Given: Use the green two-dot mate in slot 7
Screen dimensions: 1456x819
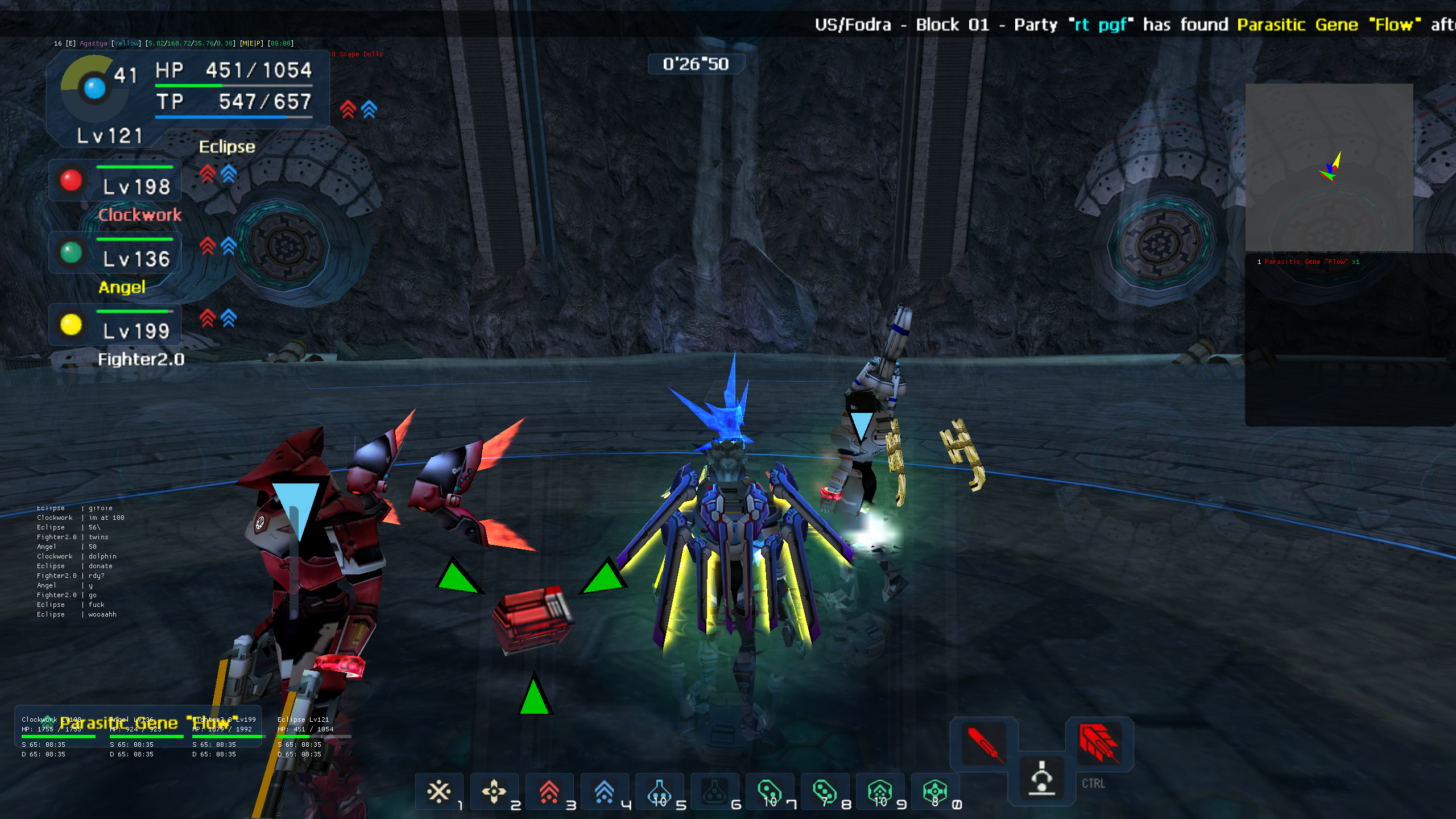Looking at the screenshot, I should [x=770, y=792].
